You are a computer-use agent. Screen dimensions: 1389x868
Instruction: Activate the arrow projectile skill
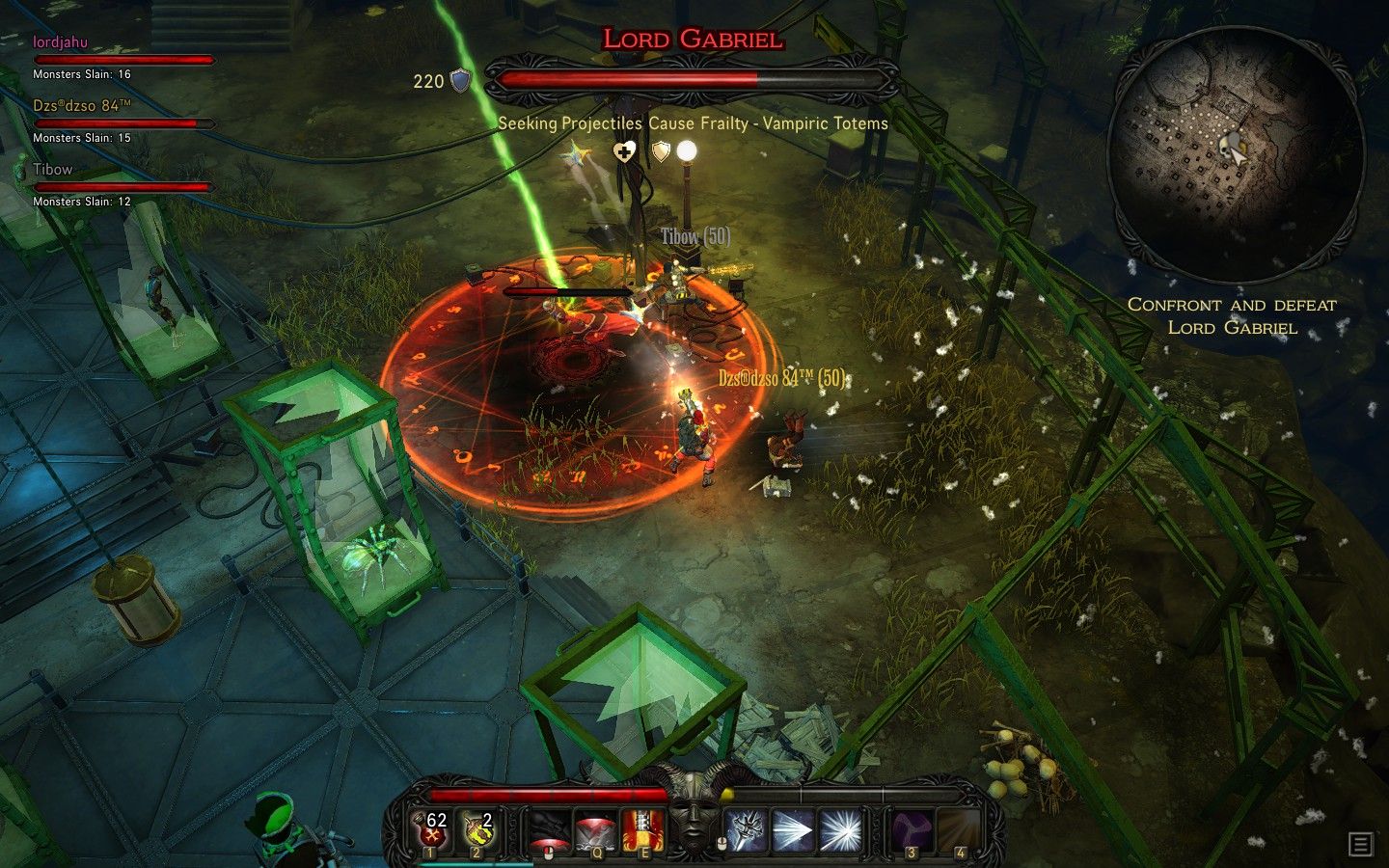(793, 828)
